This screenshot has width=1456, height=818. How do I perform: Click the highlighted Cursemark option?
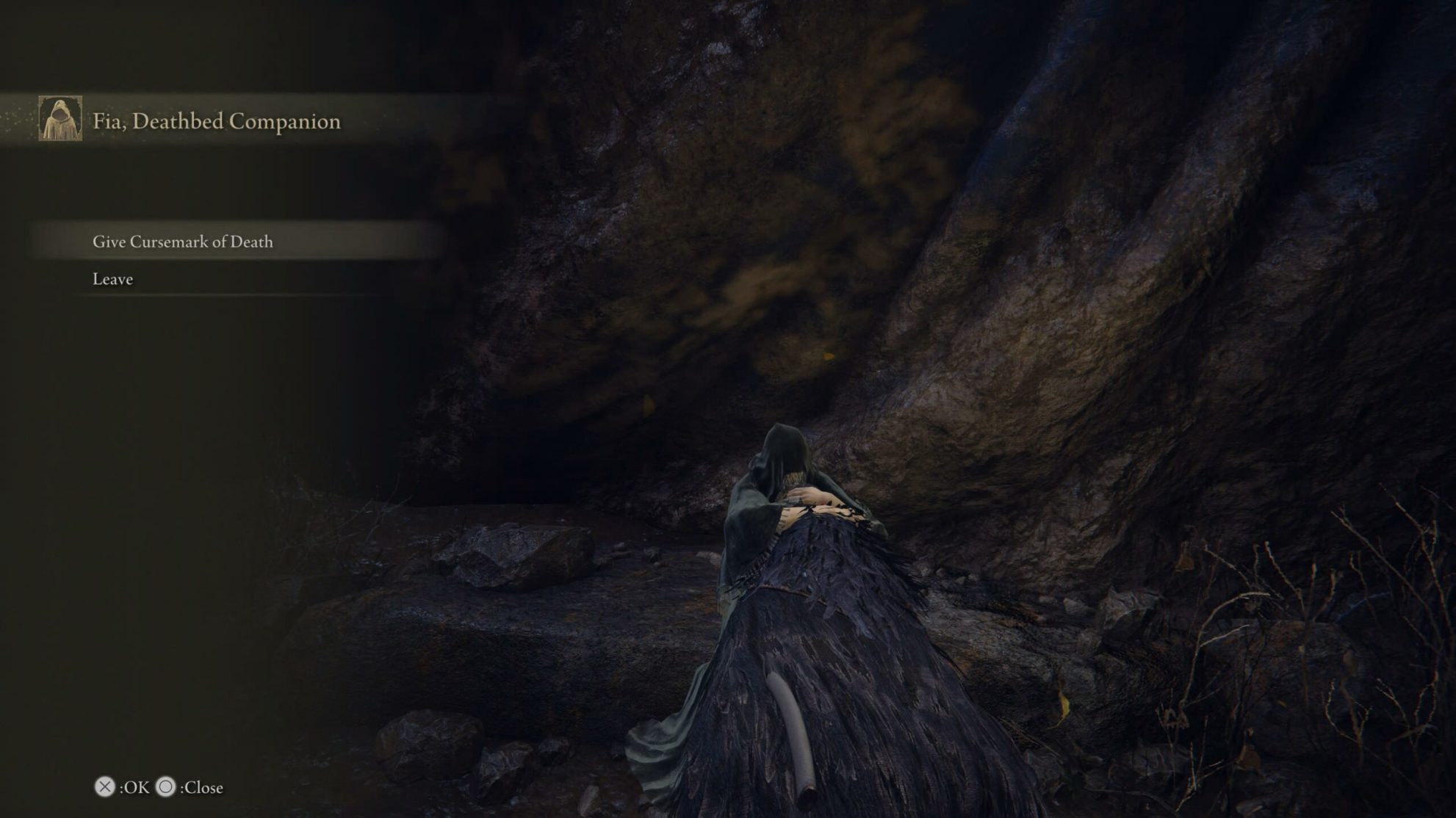click(182, 240)
